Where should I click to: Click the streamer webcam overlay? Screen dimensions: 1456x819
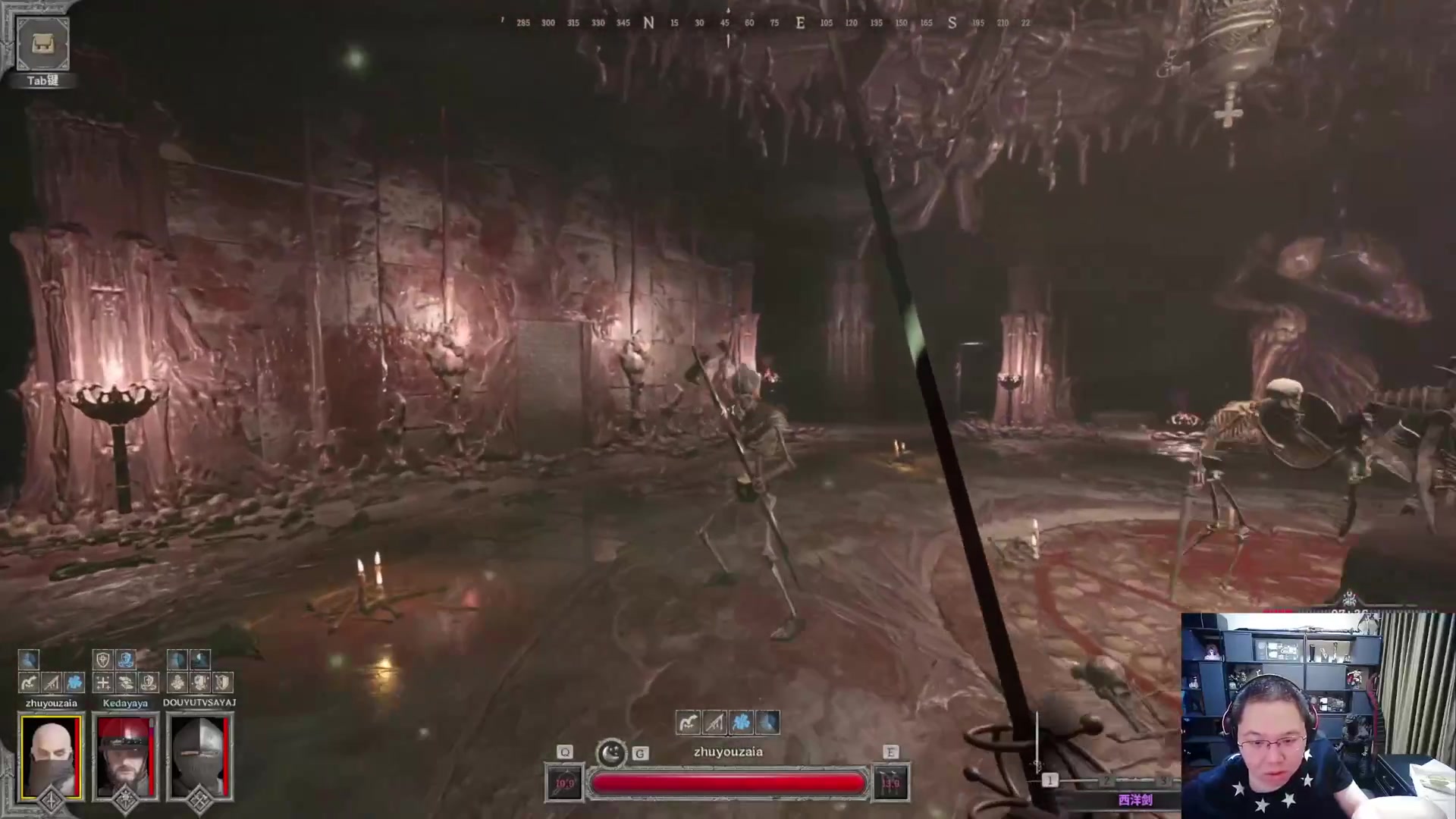pos(1318,716)
